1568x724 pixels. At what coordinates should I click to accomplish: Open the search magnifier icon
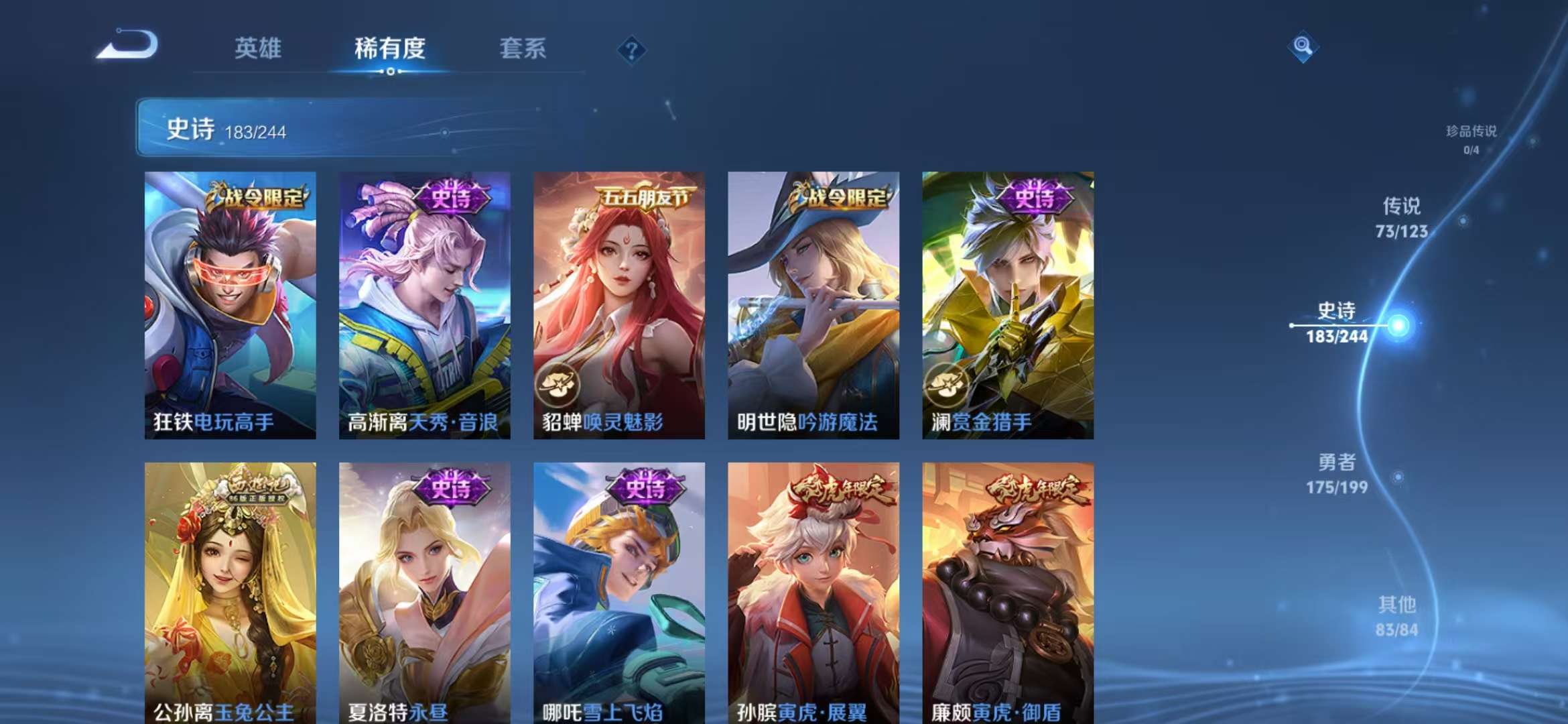click(x=1303, y=48)
